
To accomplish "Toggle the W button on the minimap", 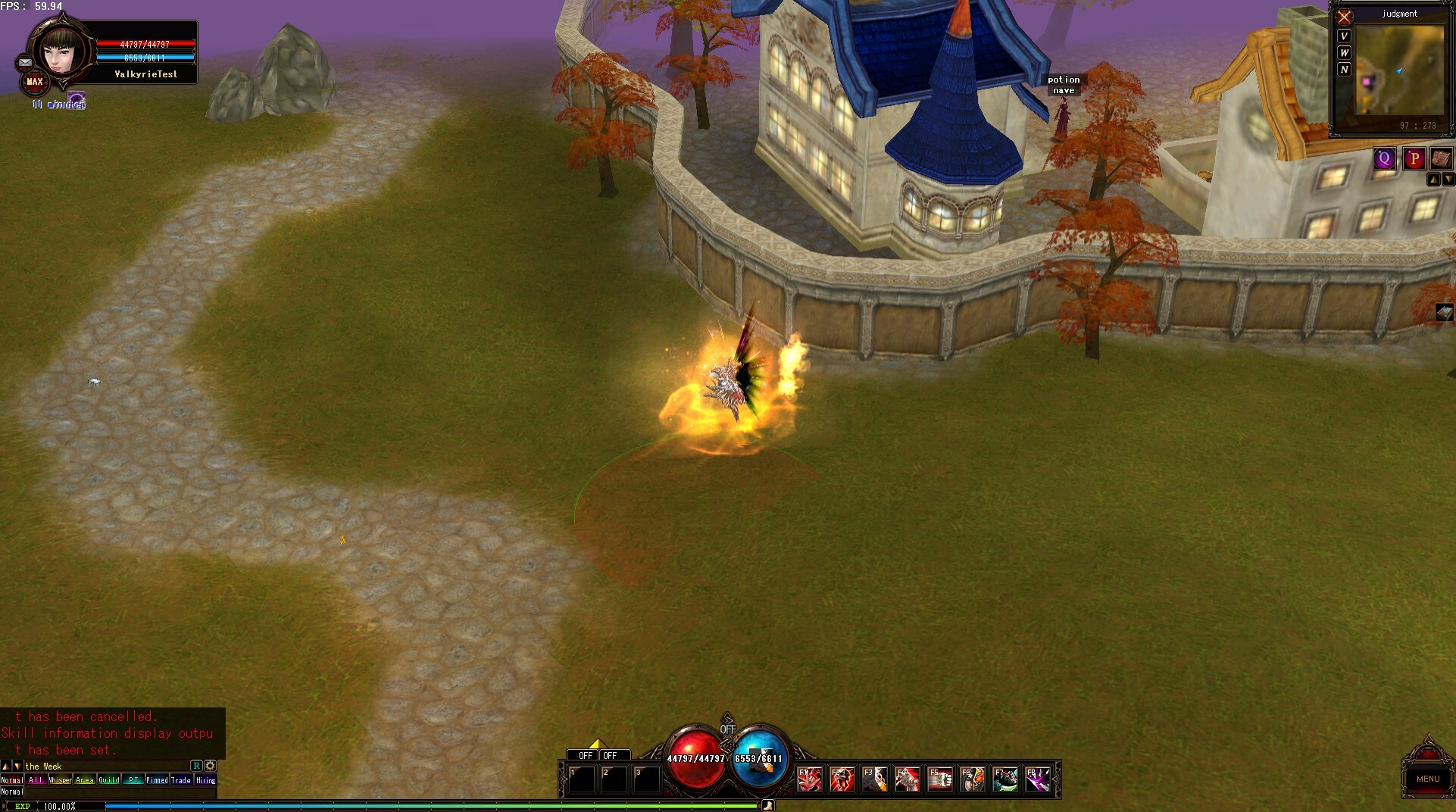I will 1344,53.
